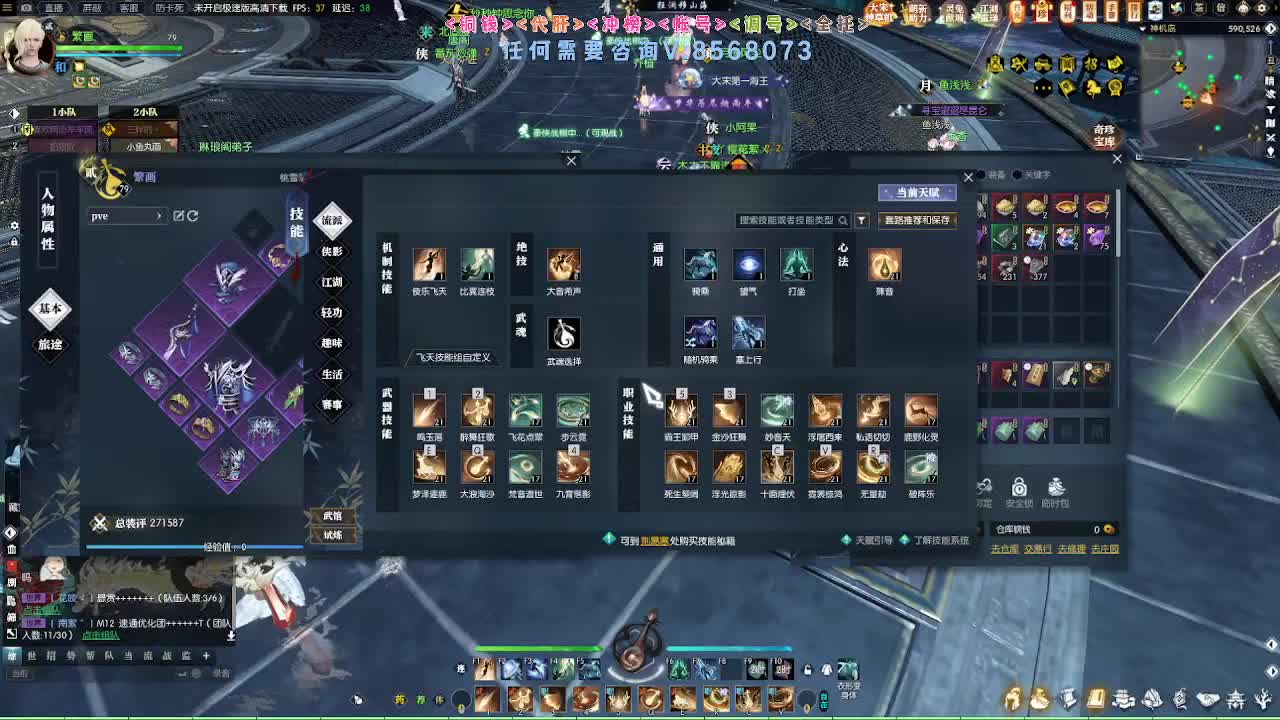Click the skill search input field

click(x=790, y=220)
